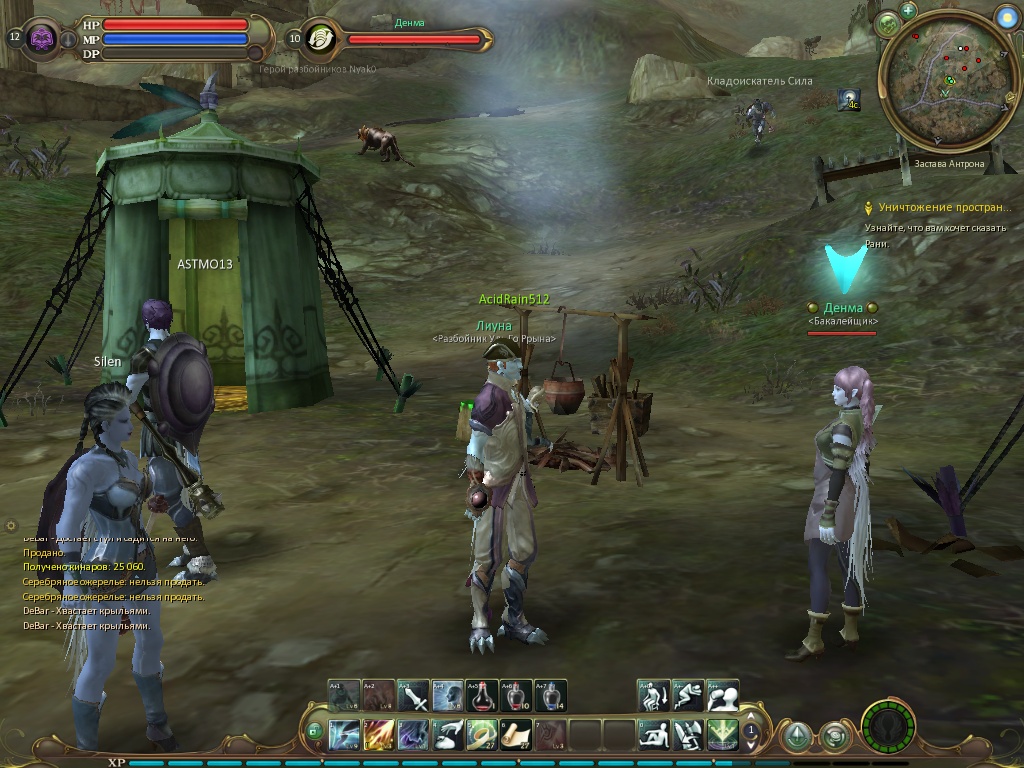This screenshot has height=768, width=1024.
Task: Activate the blue slash skill in first slot
Action: [345, 735]
